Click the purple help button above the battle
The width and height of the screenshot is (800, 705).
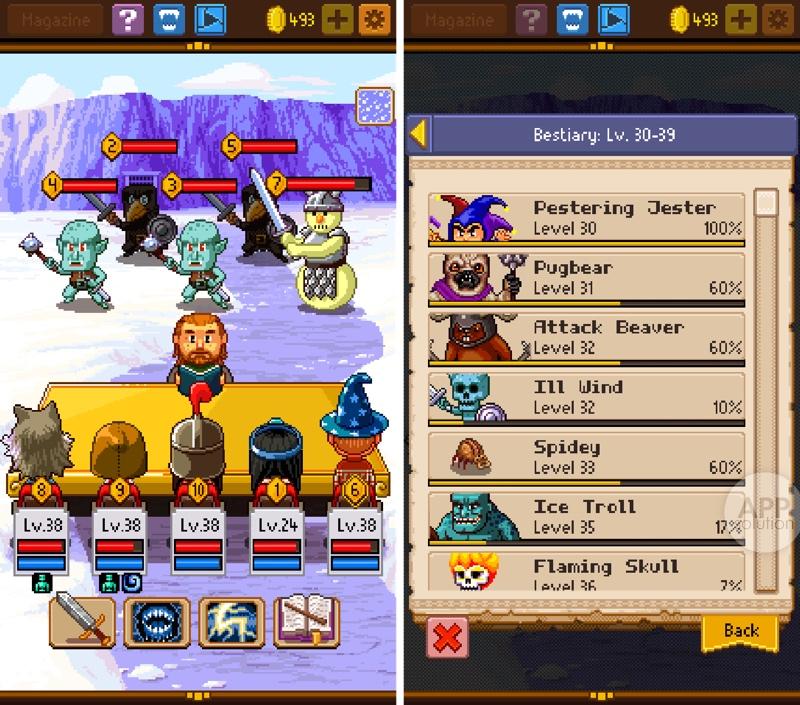(127, 19)
